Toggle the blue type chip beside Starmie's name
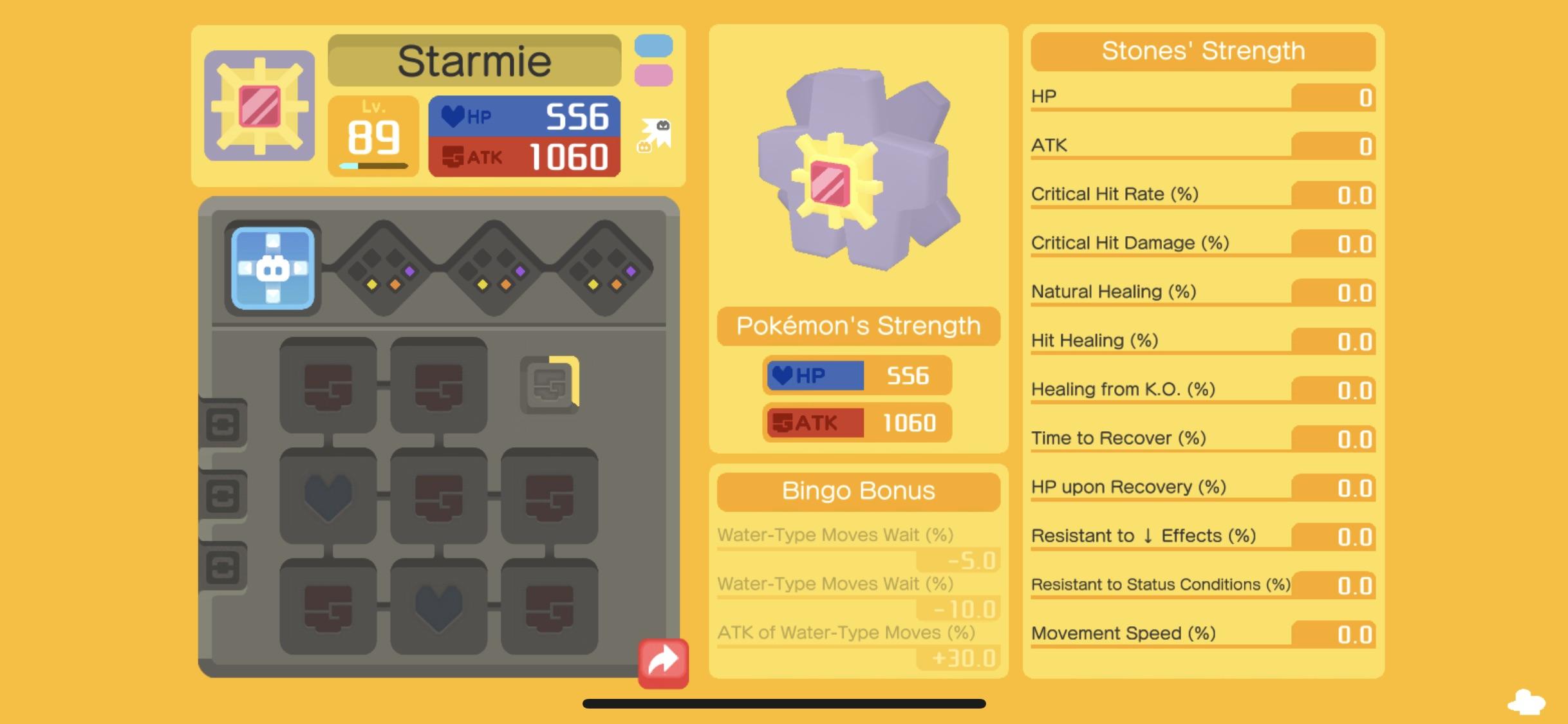This screenshot has width=1568, height=724. tap(655, 46)
